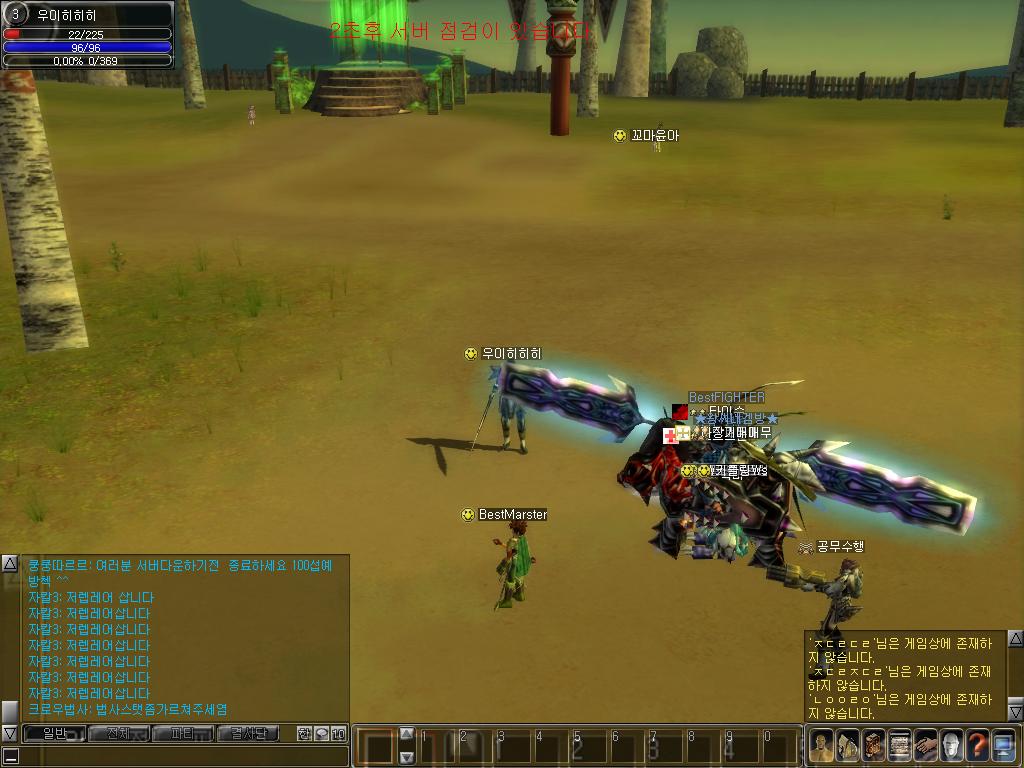Click the chat log up arrow

(x=10, y=563)
